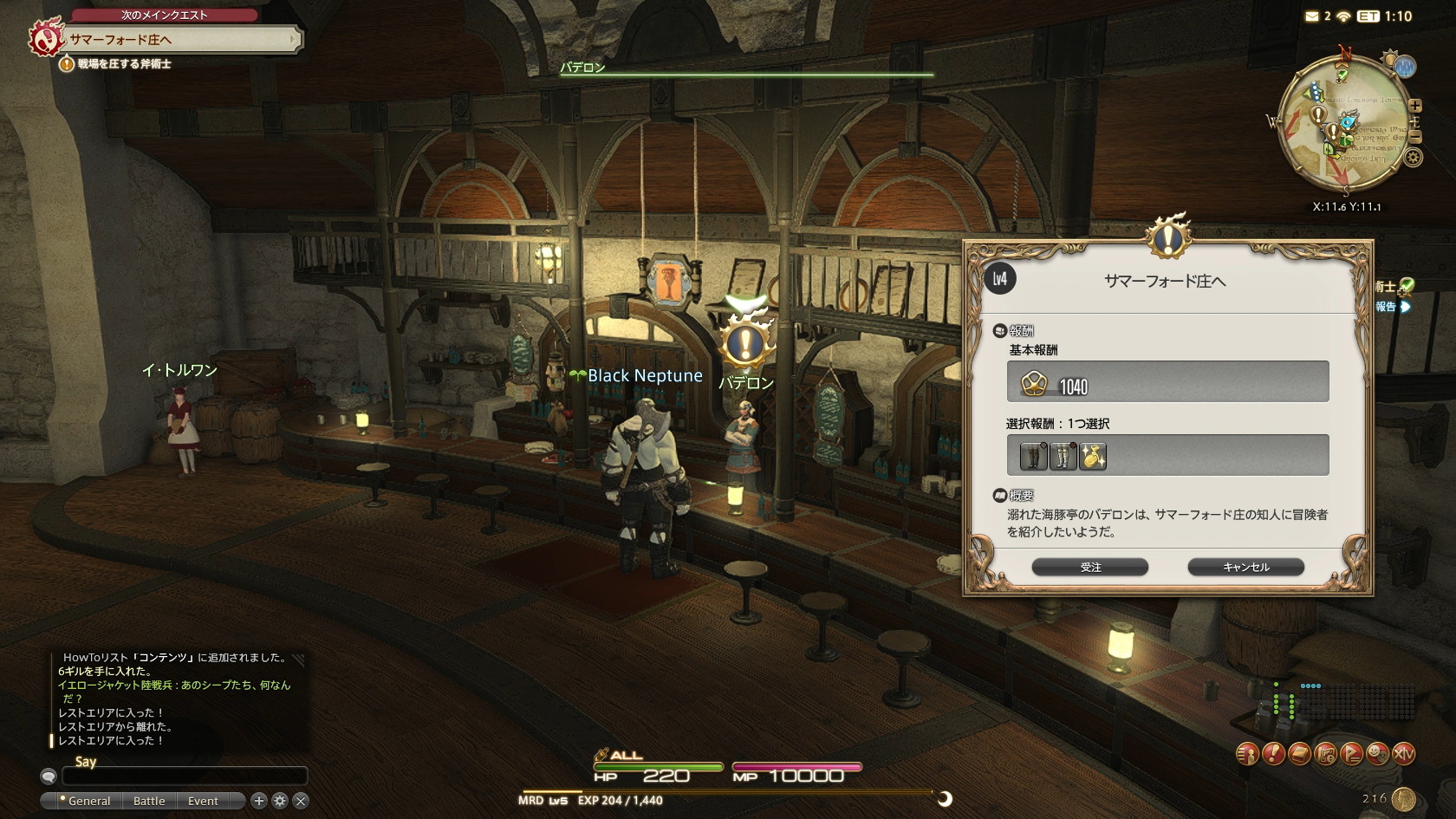
Task: Open the Character main menu icon
Action: 1247,754
